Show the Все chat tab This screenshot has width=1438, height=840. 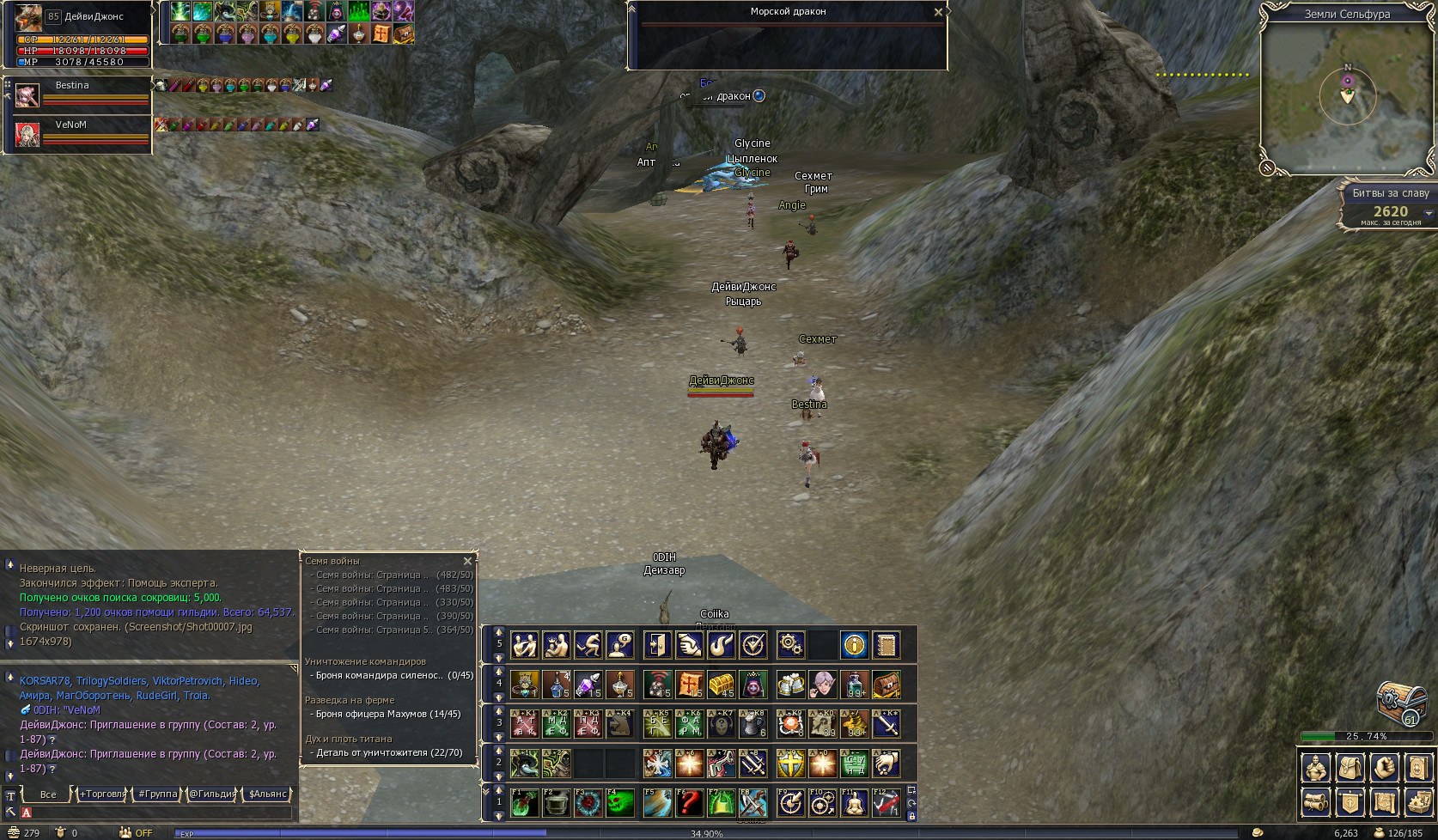pos(48,794)
